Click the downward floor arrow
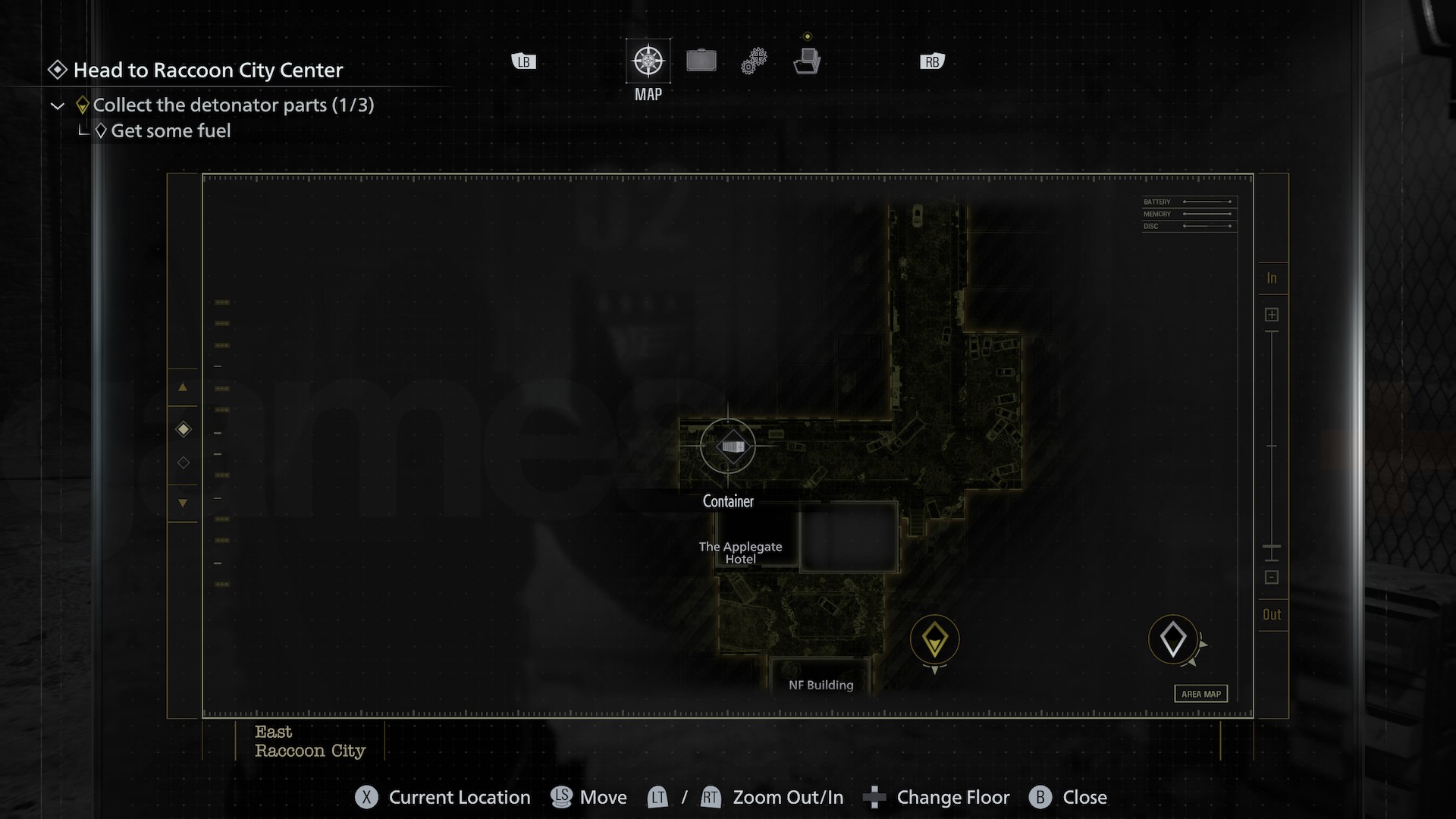Image resolution: width=1456 pixels, height=819 pixels. (183, 504)
